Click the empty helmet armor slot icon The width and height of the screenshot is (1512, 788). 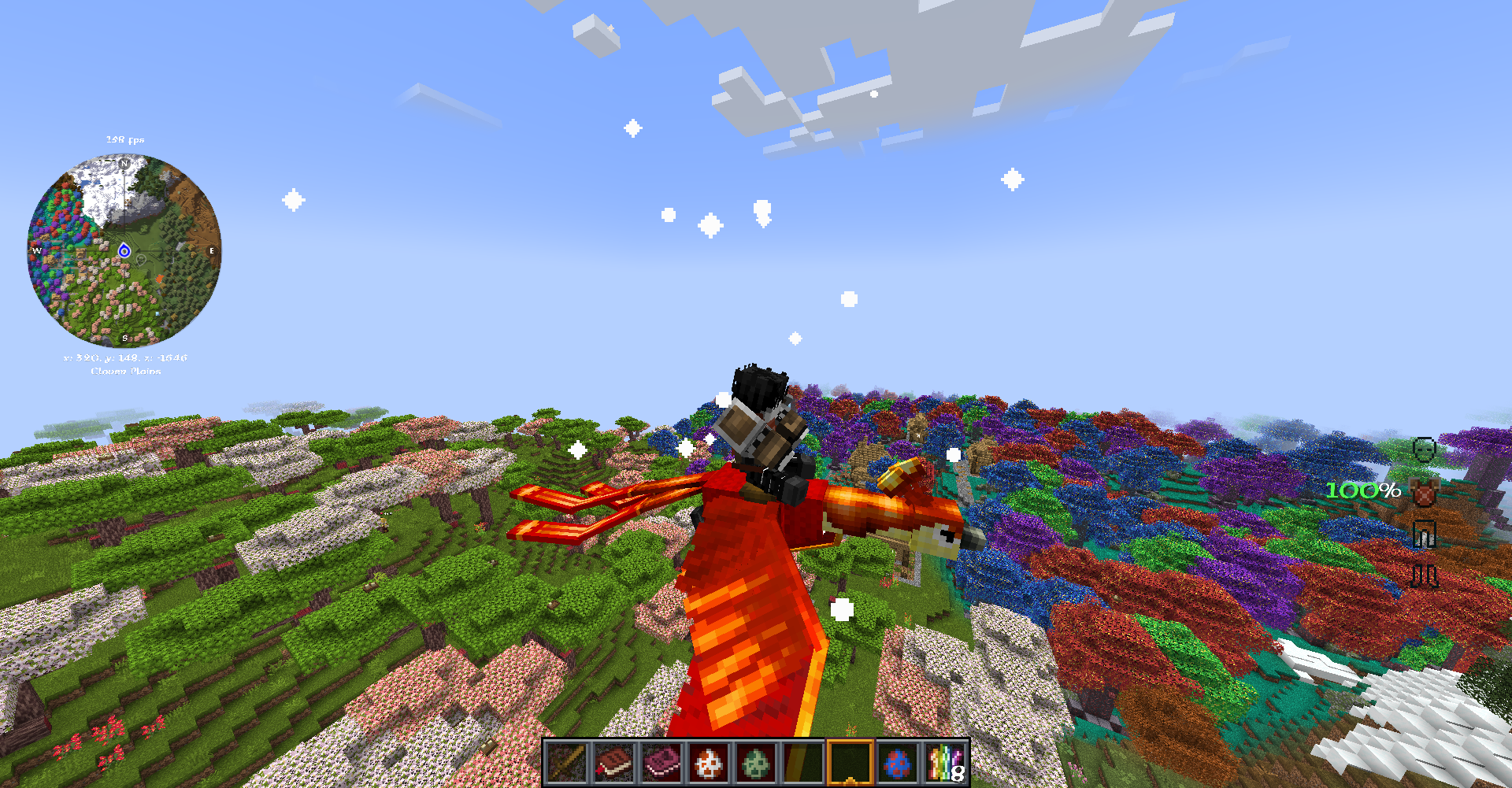[x=1424, y=449]
